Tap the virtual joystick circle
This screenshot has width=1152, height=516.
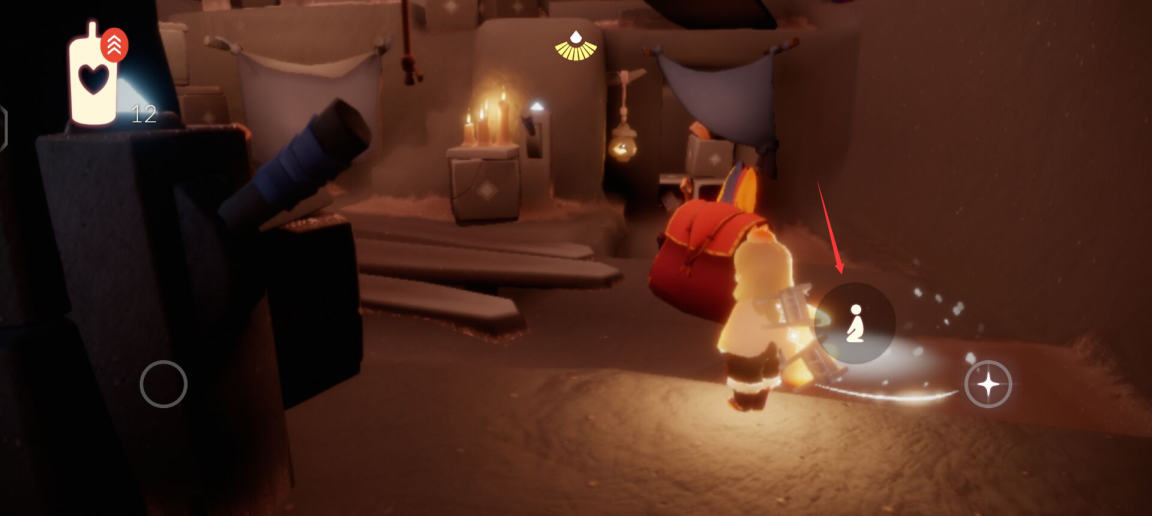164,384
